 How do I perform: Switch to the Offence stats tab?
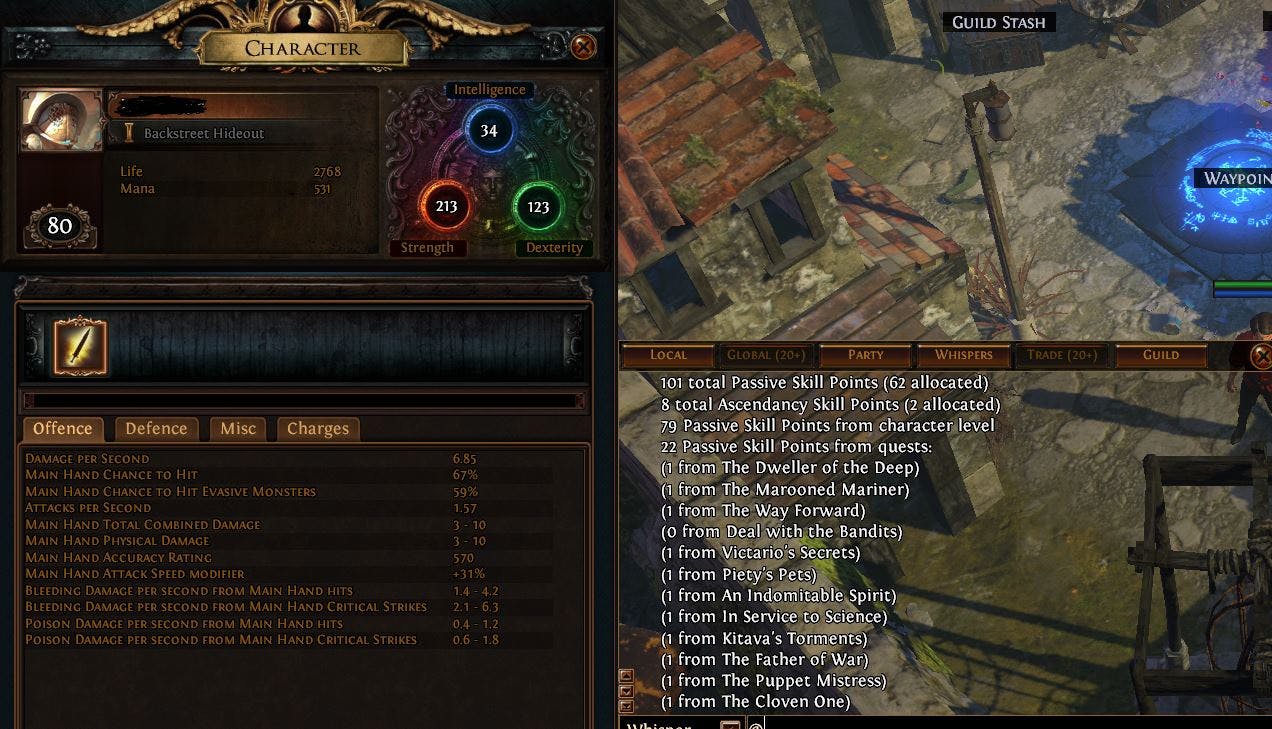63,429
